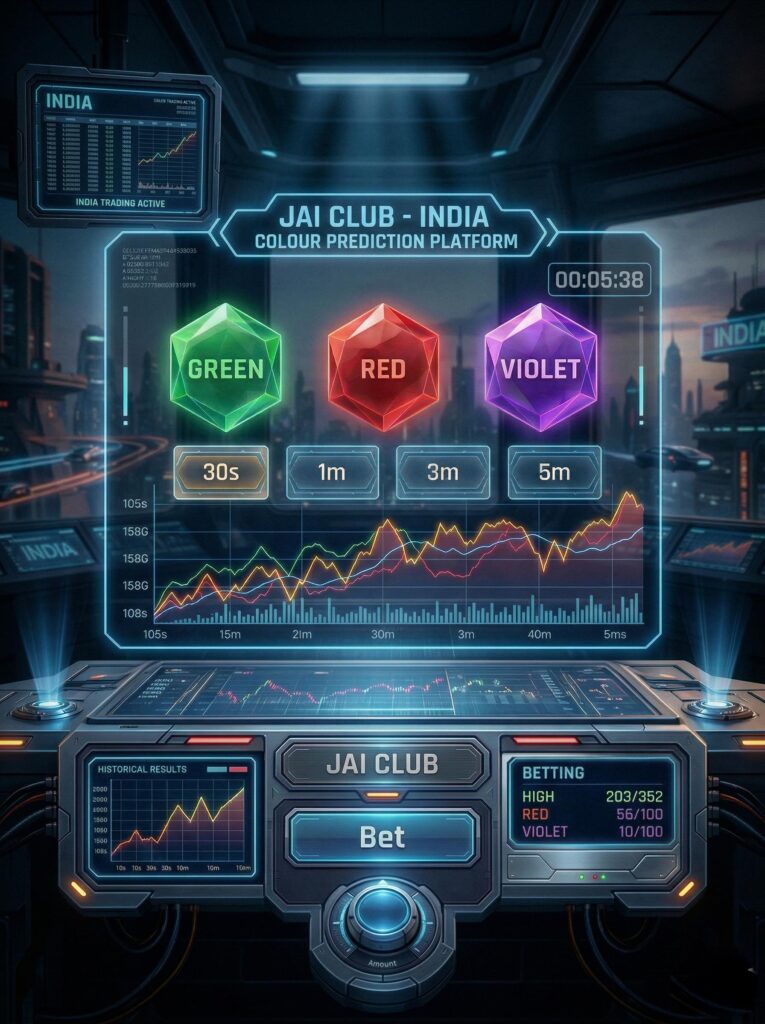Image resolution: width=765 pixels, height=1024 pixels.
Task: Choose the RED gem colour
Action: [382, 368]
